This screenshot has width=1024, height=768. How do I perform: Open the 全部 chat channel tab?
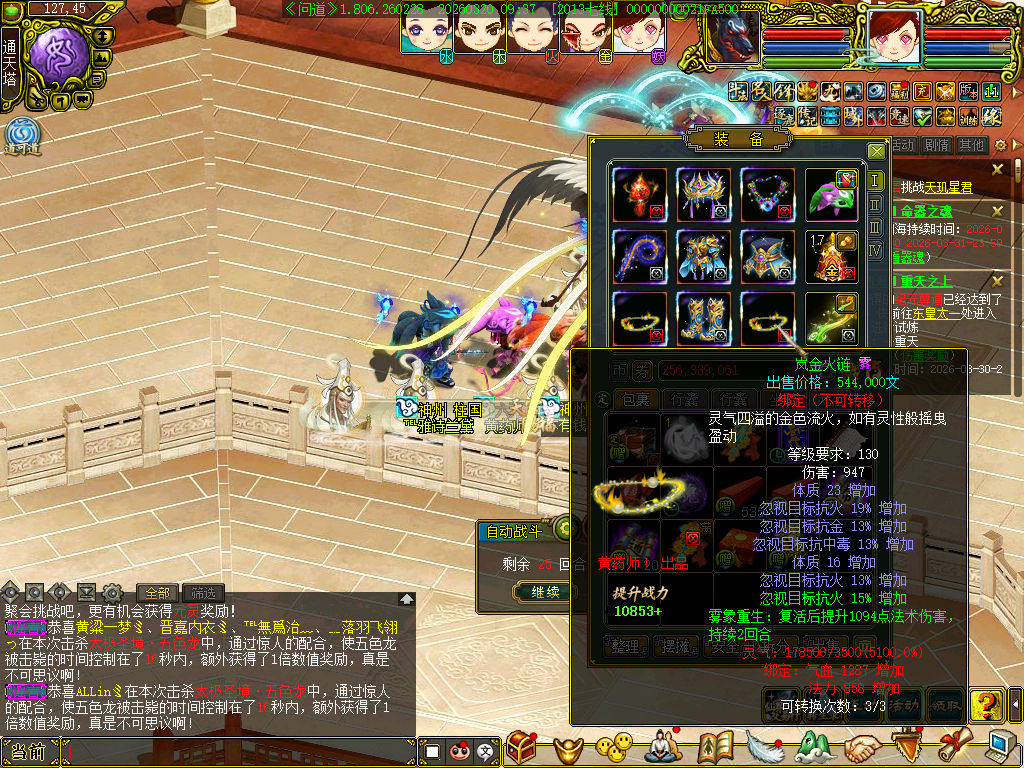pos(158,592)
